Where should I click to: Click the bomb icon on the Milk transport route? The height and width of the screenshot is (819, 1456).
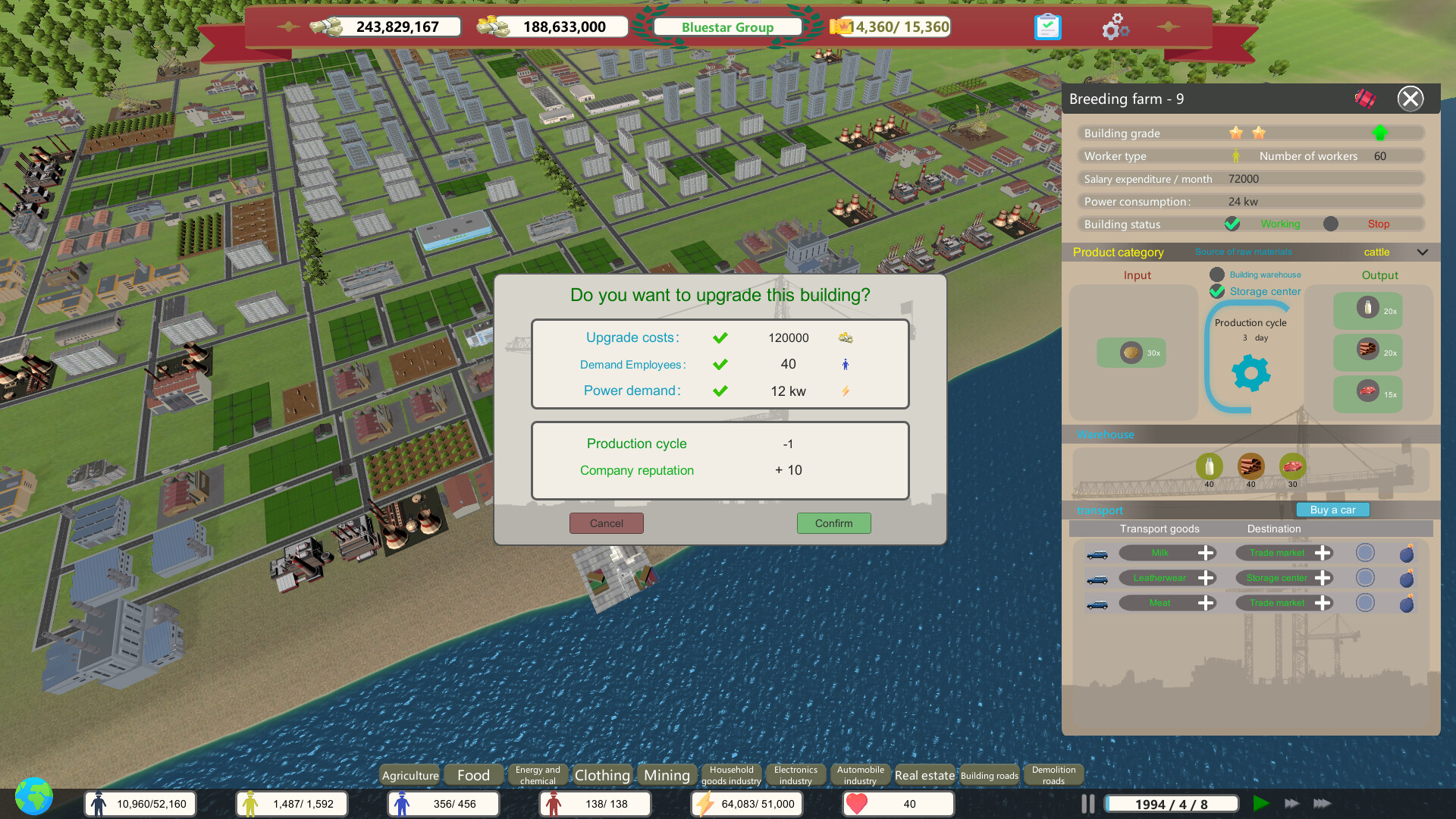point(1407,553)
